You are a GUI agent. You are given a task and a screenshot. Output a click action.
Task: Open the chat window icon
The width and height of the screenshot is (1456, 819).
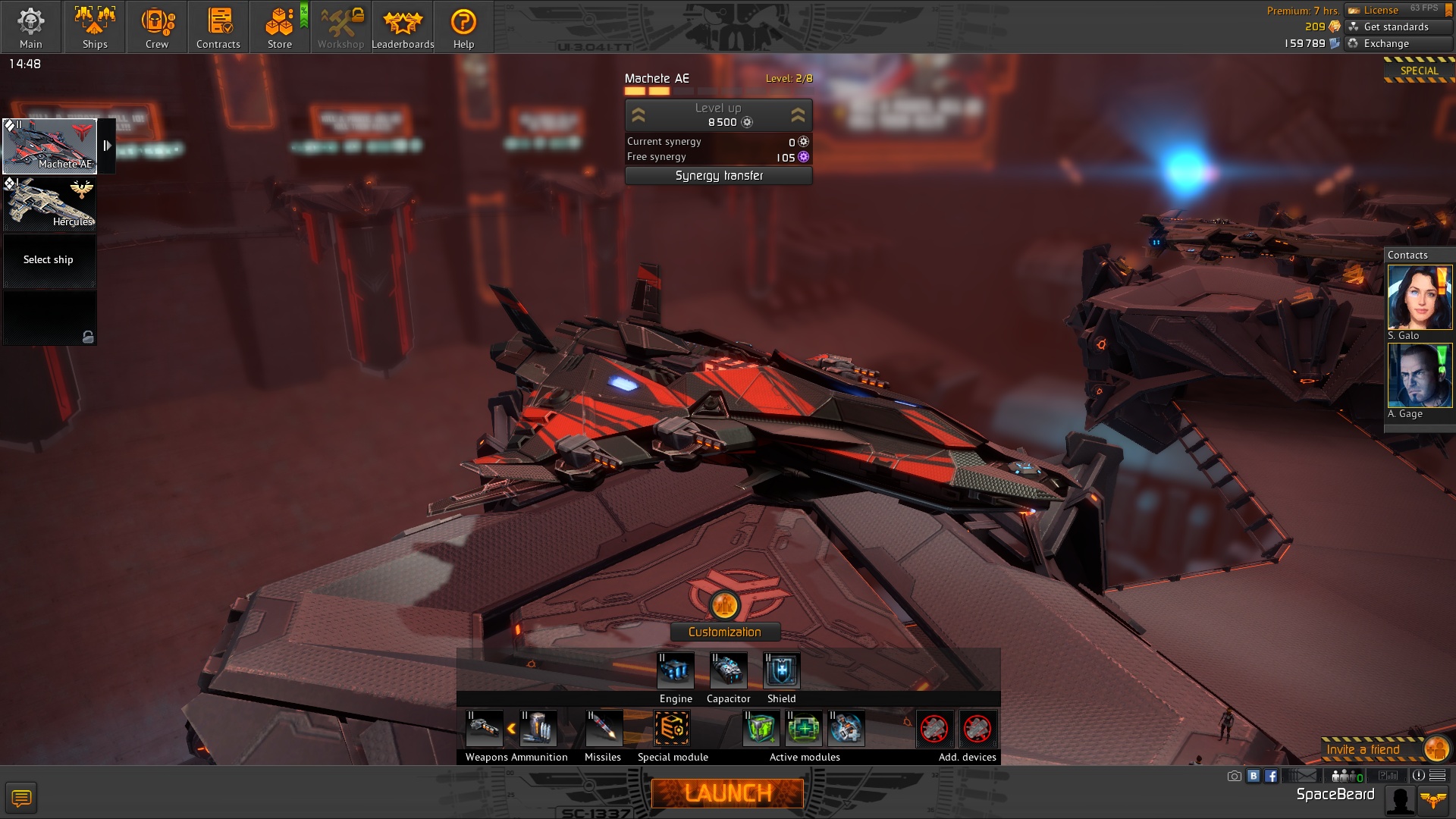[21, 798]
